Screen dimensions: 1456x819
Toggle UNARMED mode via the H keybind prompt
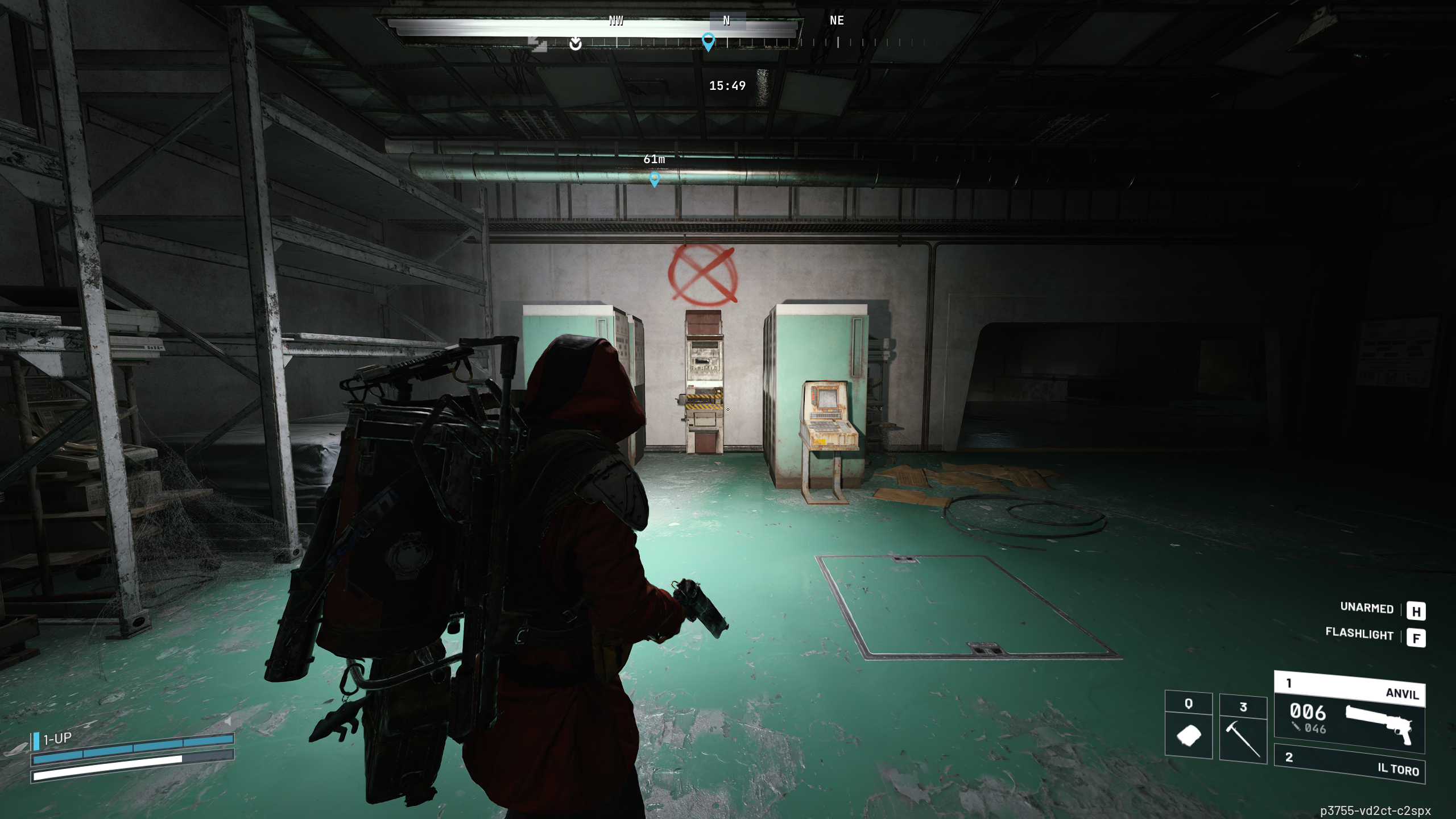pyautogui.click(x=1417, y=611)
